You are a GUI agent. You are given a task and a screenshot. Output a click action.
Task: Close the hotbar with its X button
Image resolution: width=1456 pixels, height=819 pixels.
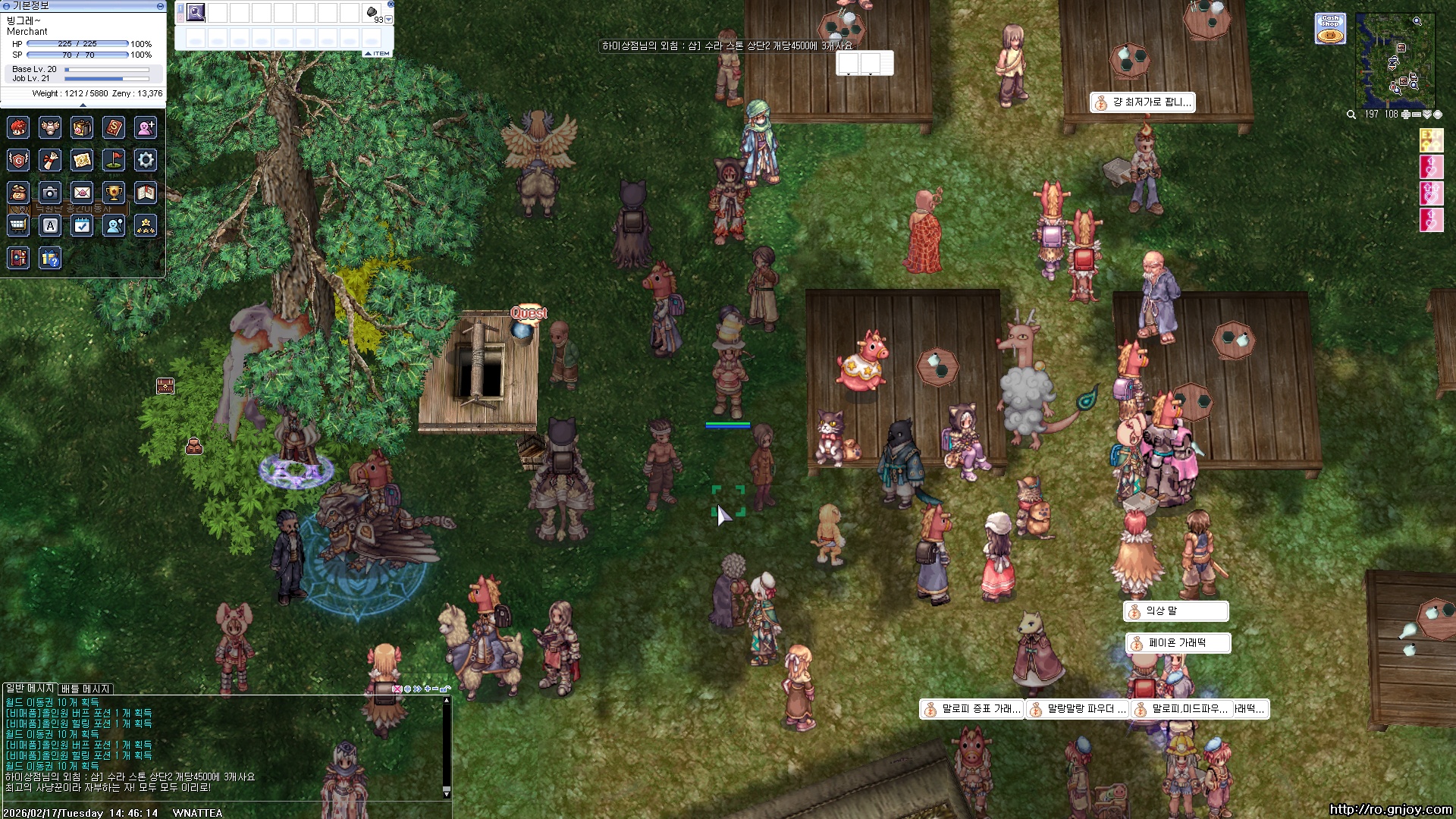coord(391,4)
